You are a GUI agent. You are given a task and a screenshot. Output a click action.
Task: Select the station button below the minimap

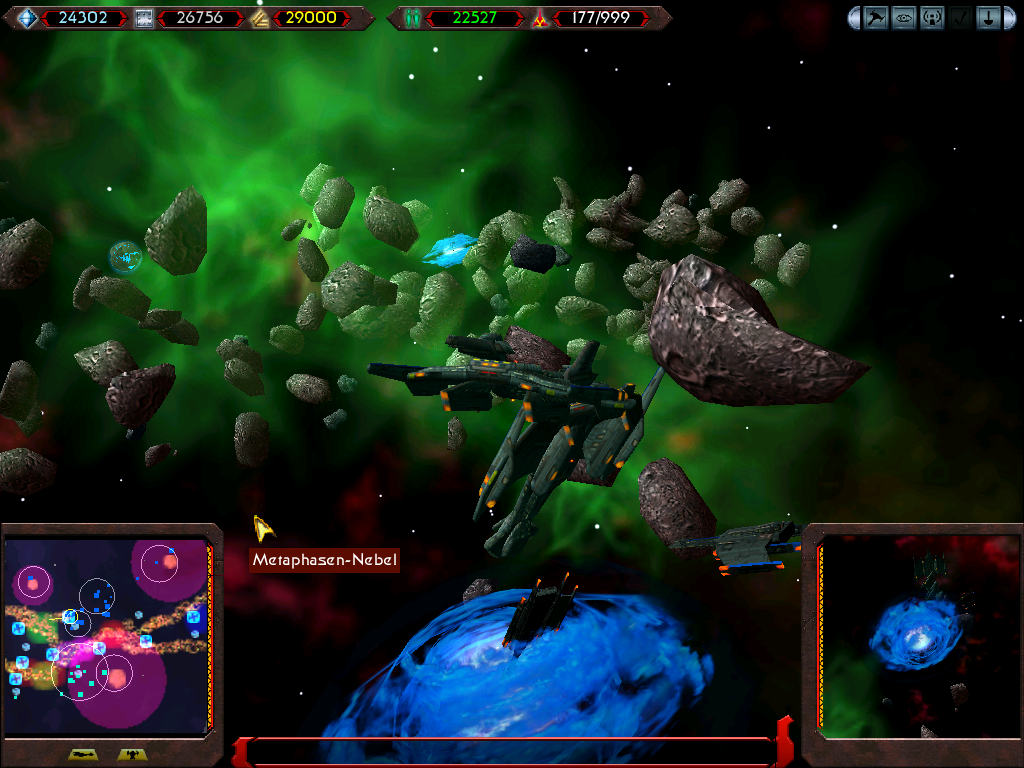click(131, 755)
